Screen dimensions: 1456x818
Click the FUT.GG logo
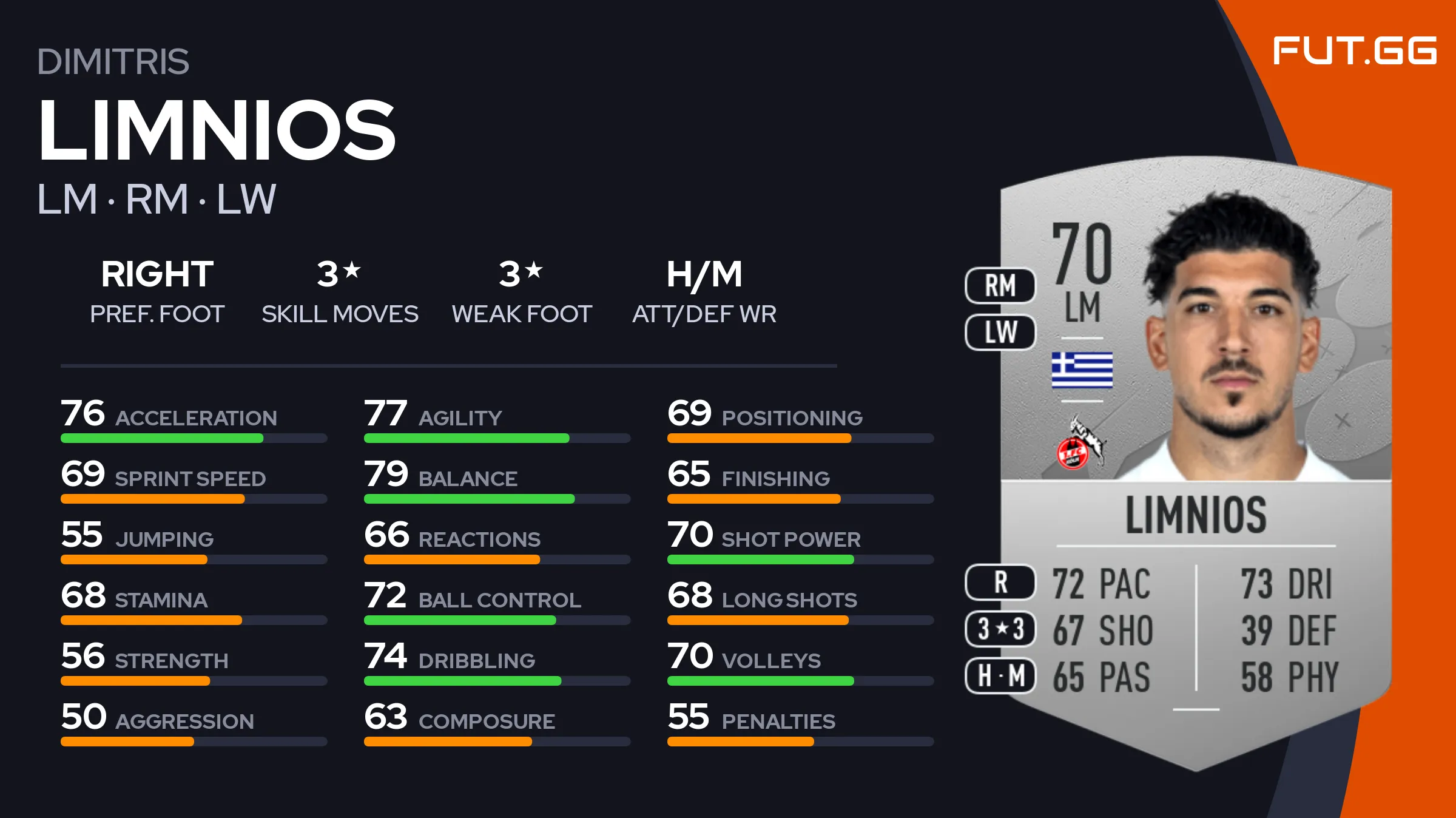coord(1354,50)
